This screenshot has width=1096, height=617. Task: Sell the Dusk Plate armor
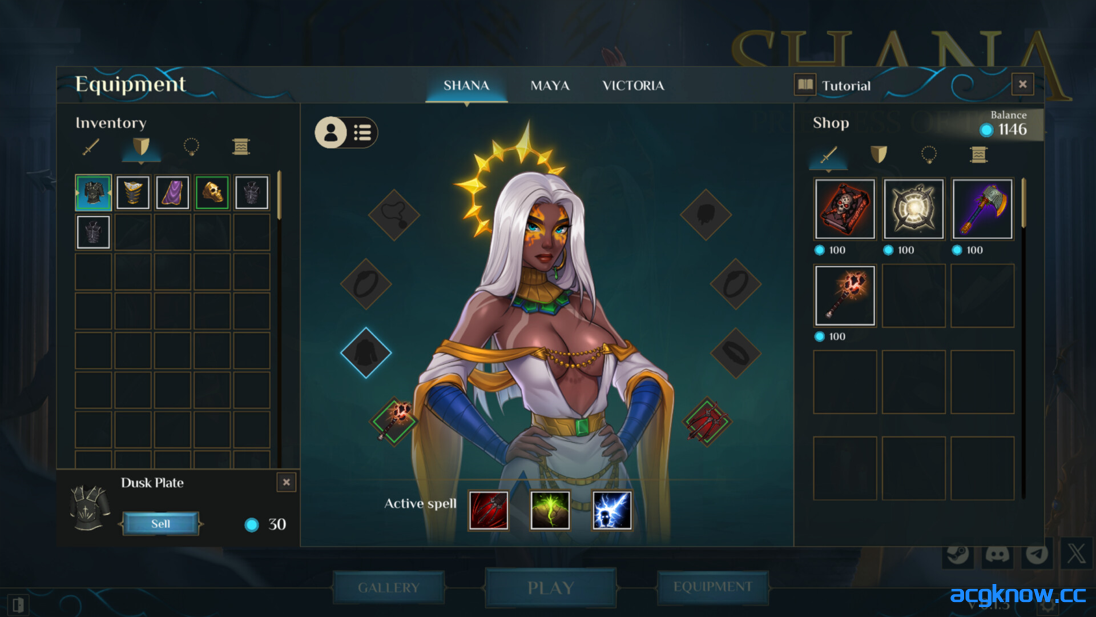[160, 523]
